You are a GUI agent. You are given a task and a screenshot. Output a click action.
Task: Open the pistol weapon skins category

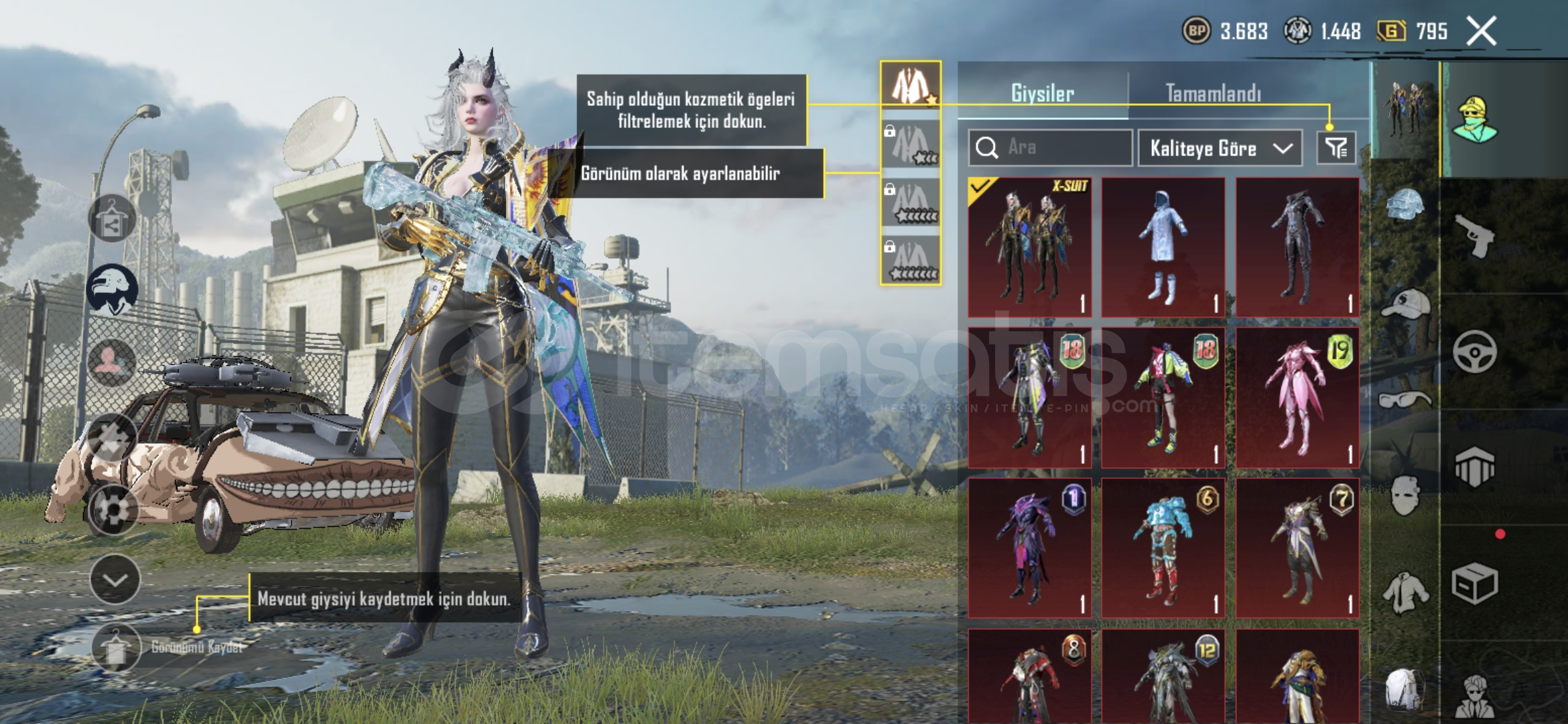tap(1475, 236)
